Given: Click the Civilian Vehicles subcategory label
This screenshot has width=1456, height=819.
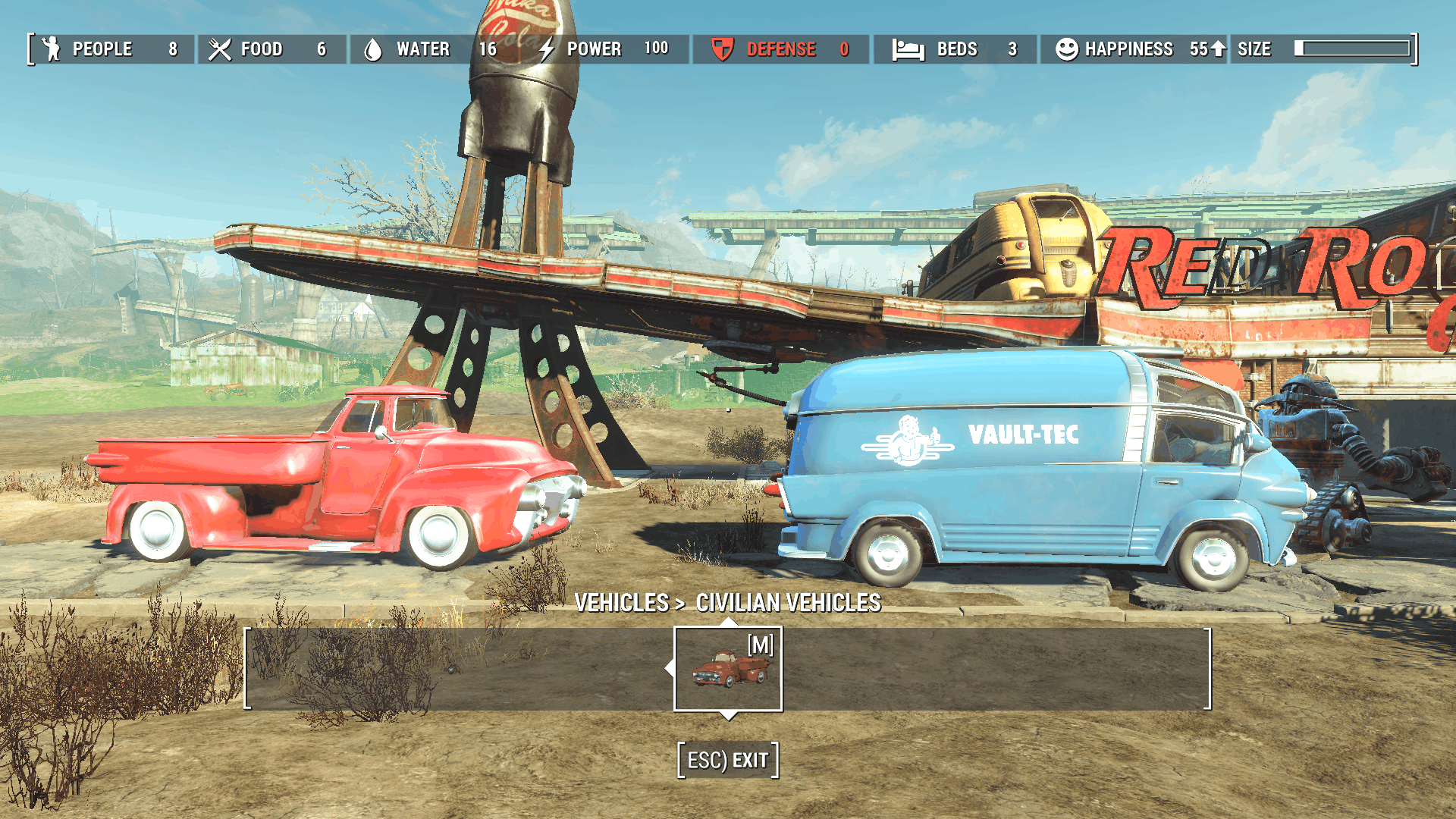Looking at the screenshot, I should (x=788, y=603).
